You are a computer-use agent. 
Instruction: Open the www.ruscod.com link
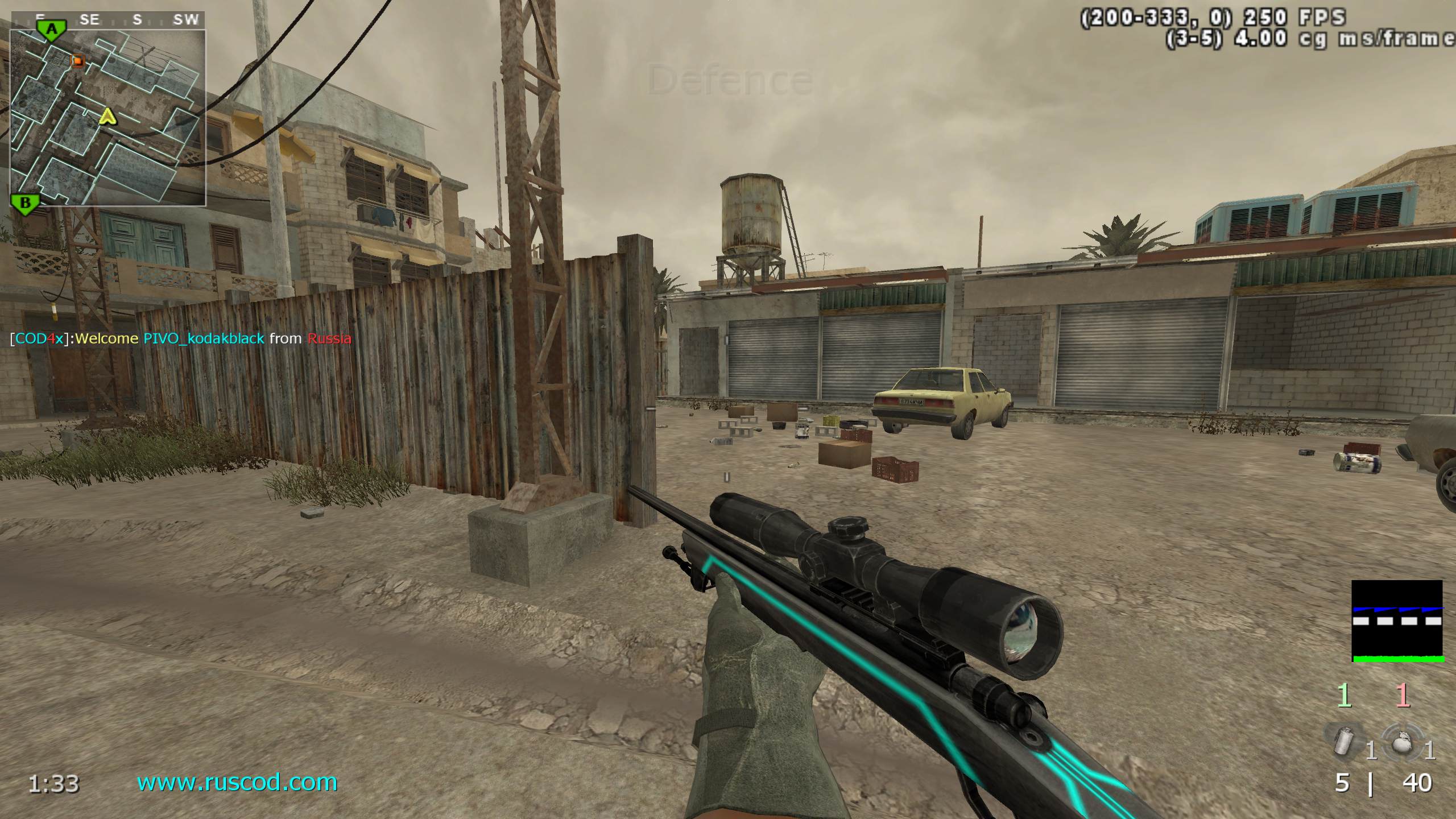click(237, 783)
